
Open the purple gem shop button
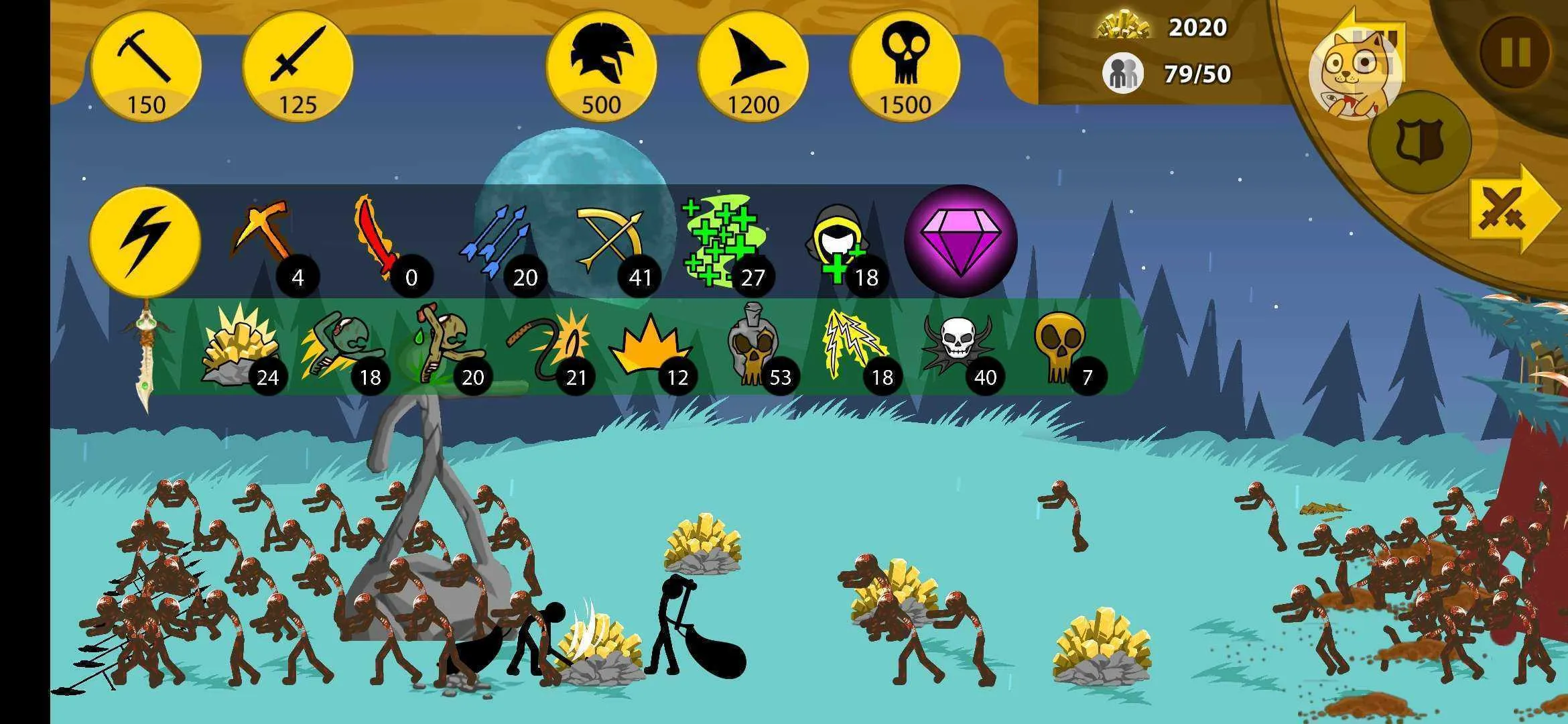coord(960,241)
